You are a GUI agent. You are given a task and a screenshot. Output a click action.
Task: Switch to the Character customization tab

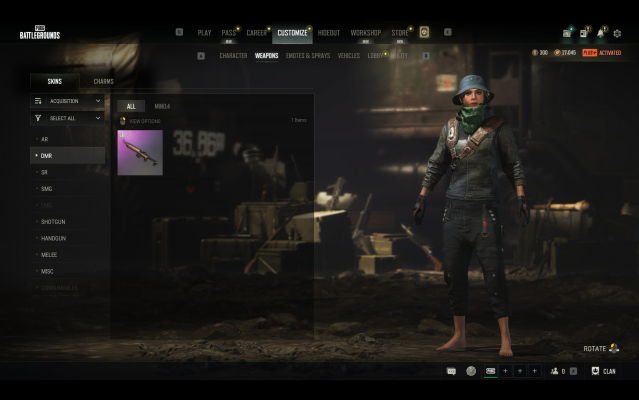233,56
